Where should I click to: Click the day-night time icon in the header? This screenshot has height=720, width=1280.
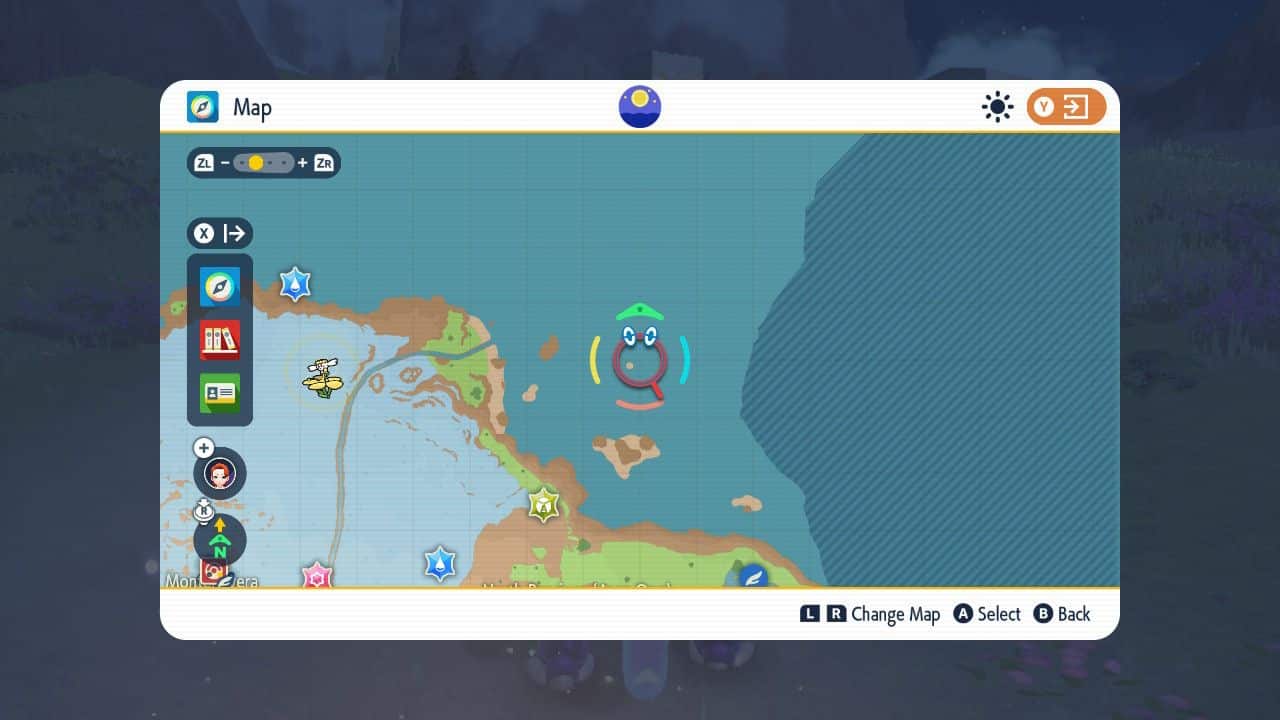pyautogui.click(x=640, y=107)
